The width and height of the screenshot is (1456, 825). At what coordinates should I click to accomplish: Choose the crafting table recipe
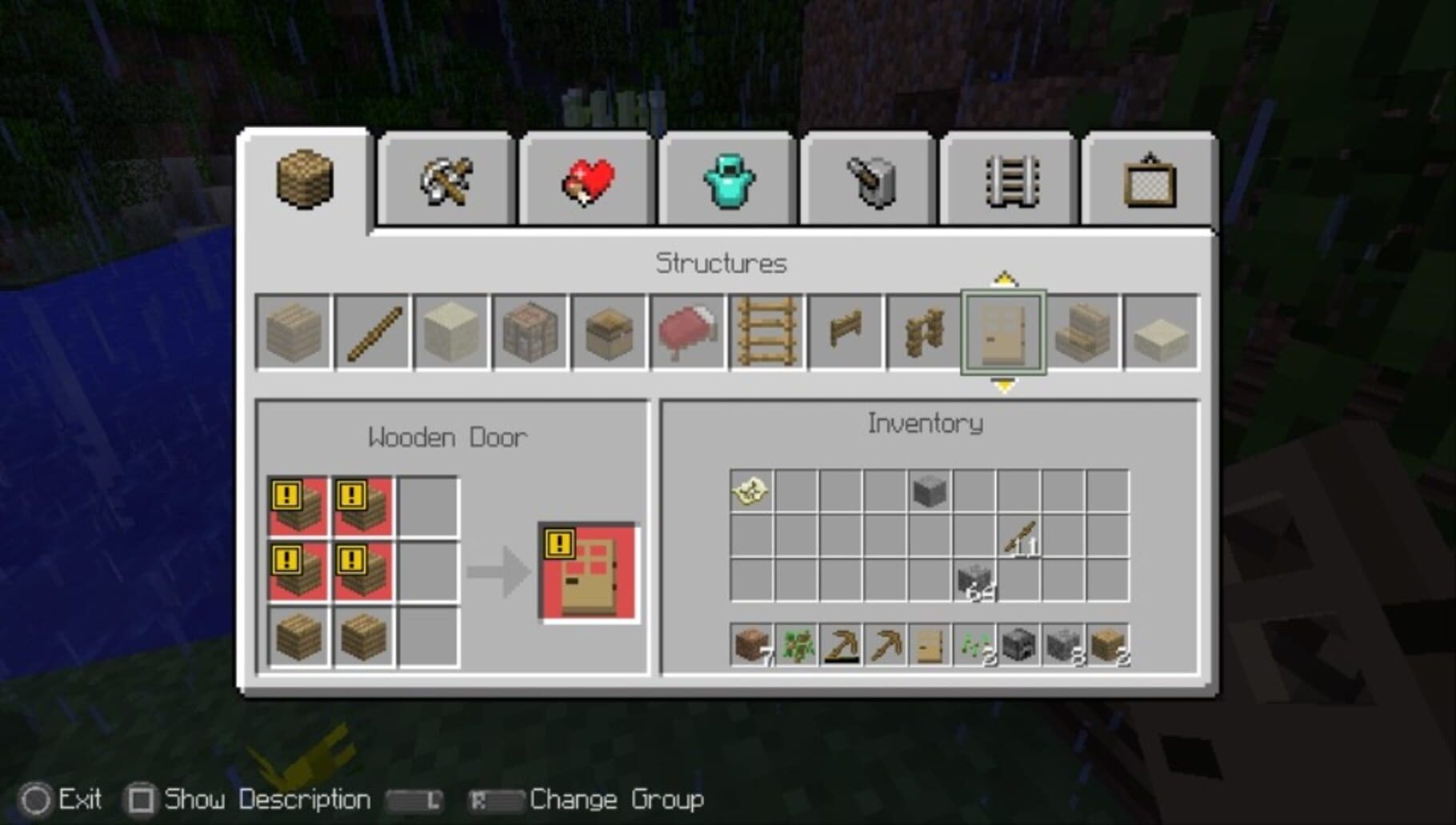(x=529, y=333)
